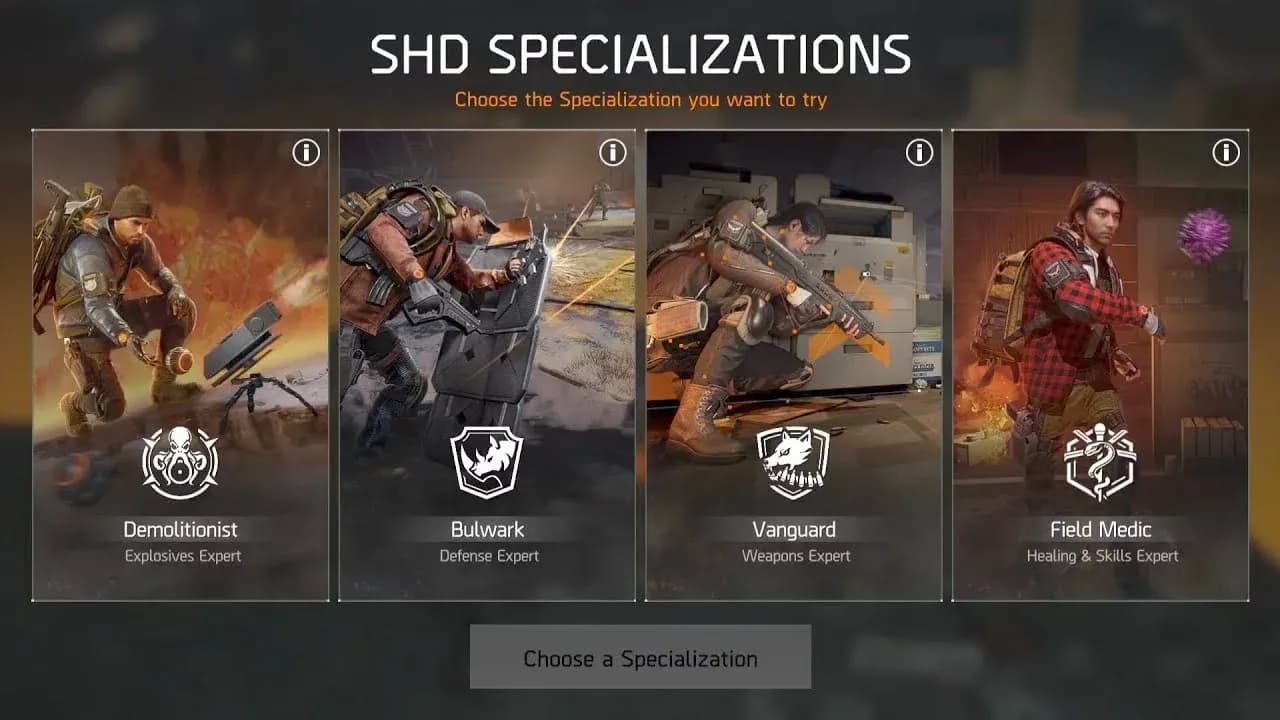Screen dimensions: 1280x720
Task: Click the Demolitionist character portrait
Action: coord(120,290)
